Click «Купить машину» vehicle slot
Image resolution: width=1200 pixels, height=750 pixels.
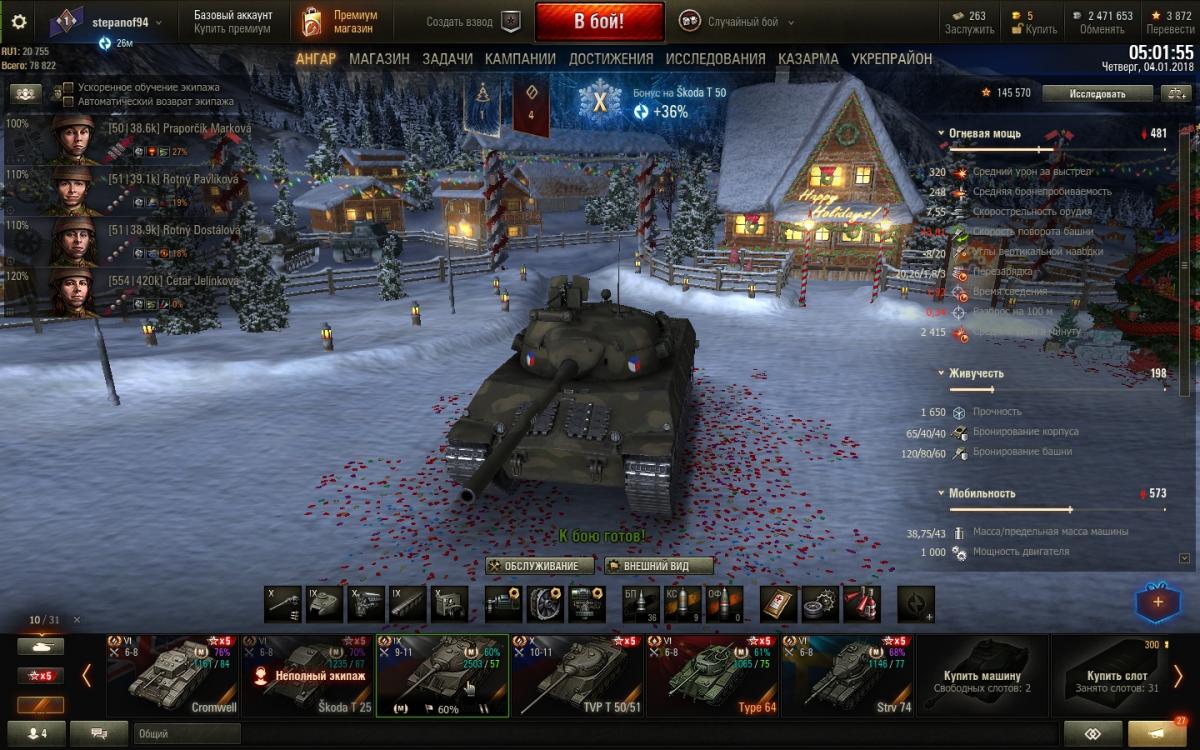[981, 675]
